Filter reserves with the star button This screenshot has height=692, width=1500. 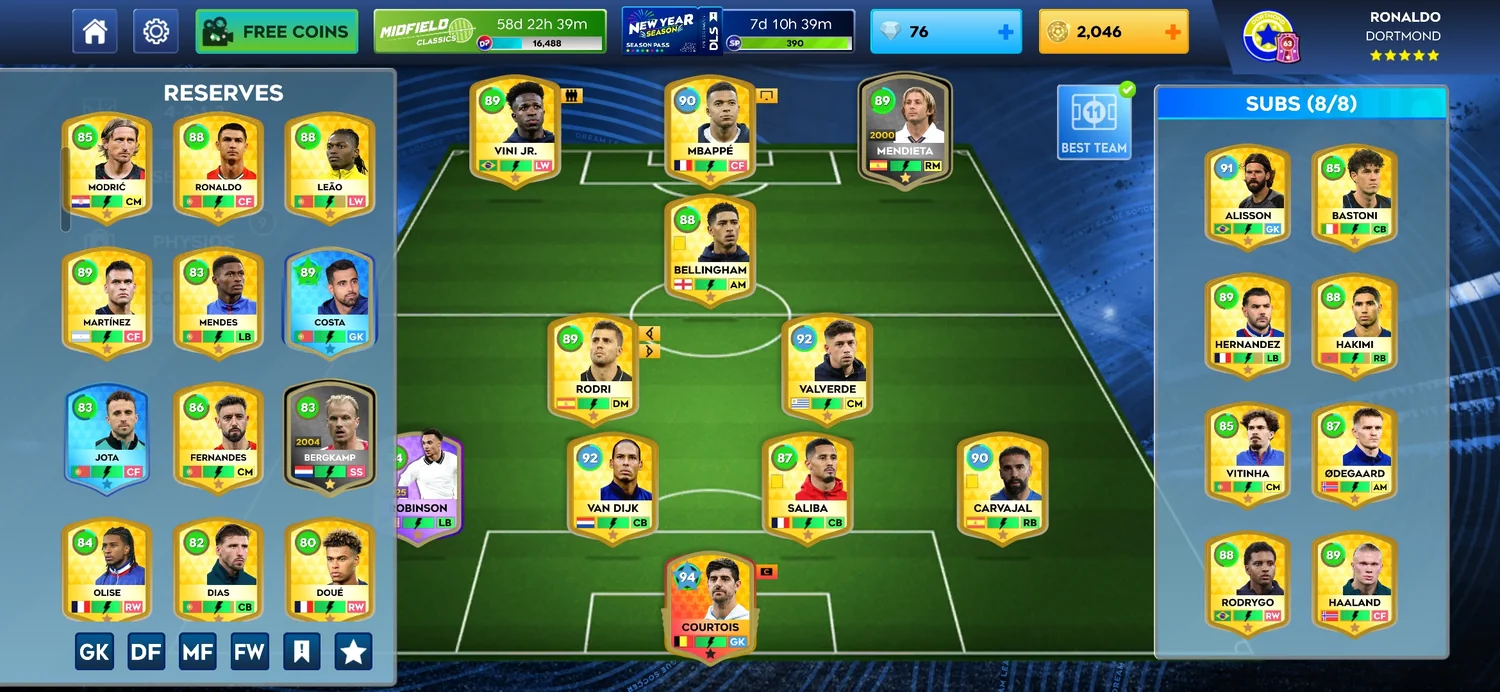pos(353,652)
